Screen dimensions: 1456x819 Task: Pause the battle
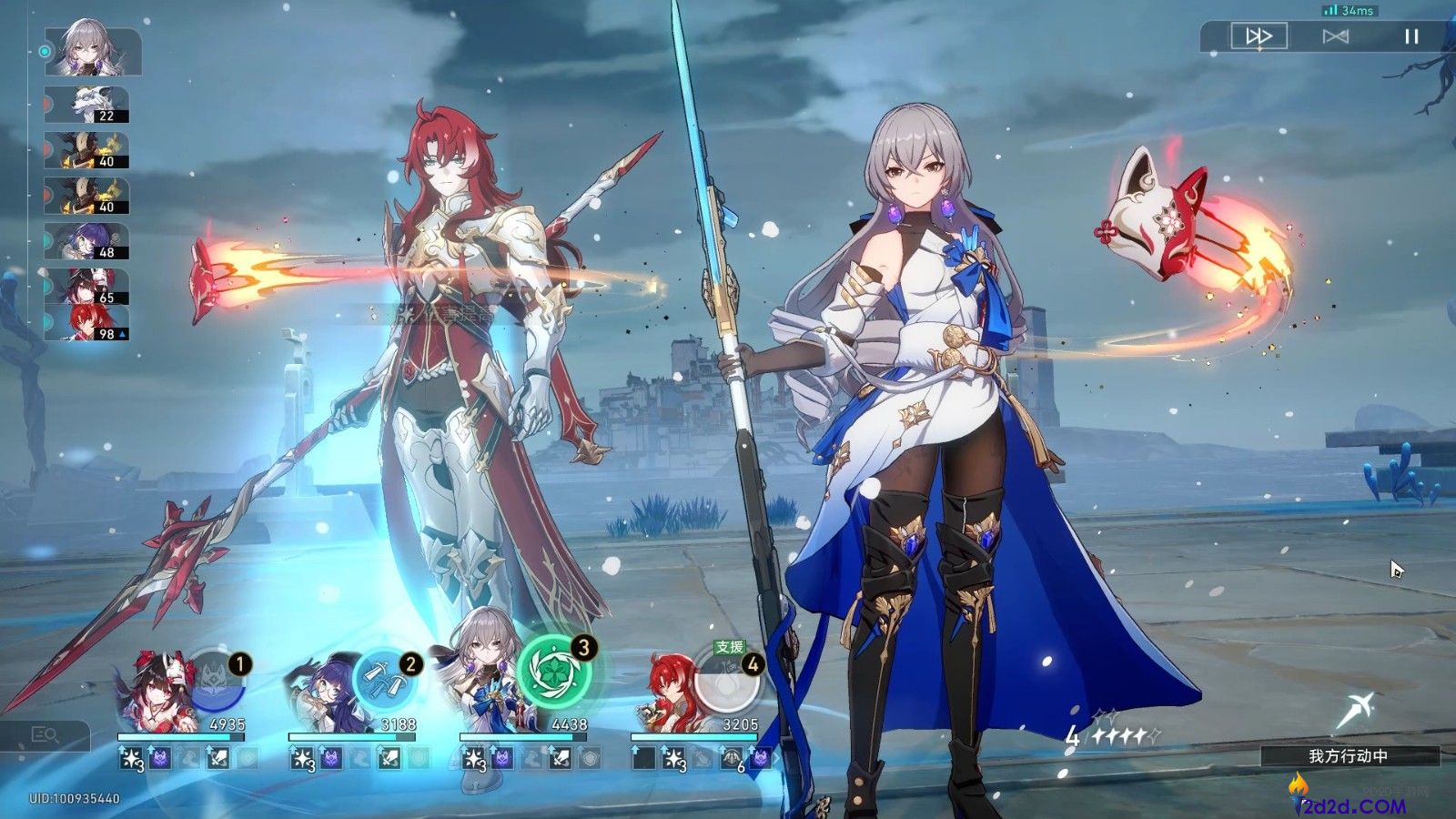pyautogui.click(x=1411, y=36)
